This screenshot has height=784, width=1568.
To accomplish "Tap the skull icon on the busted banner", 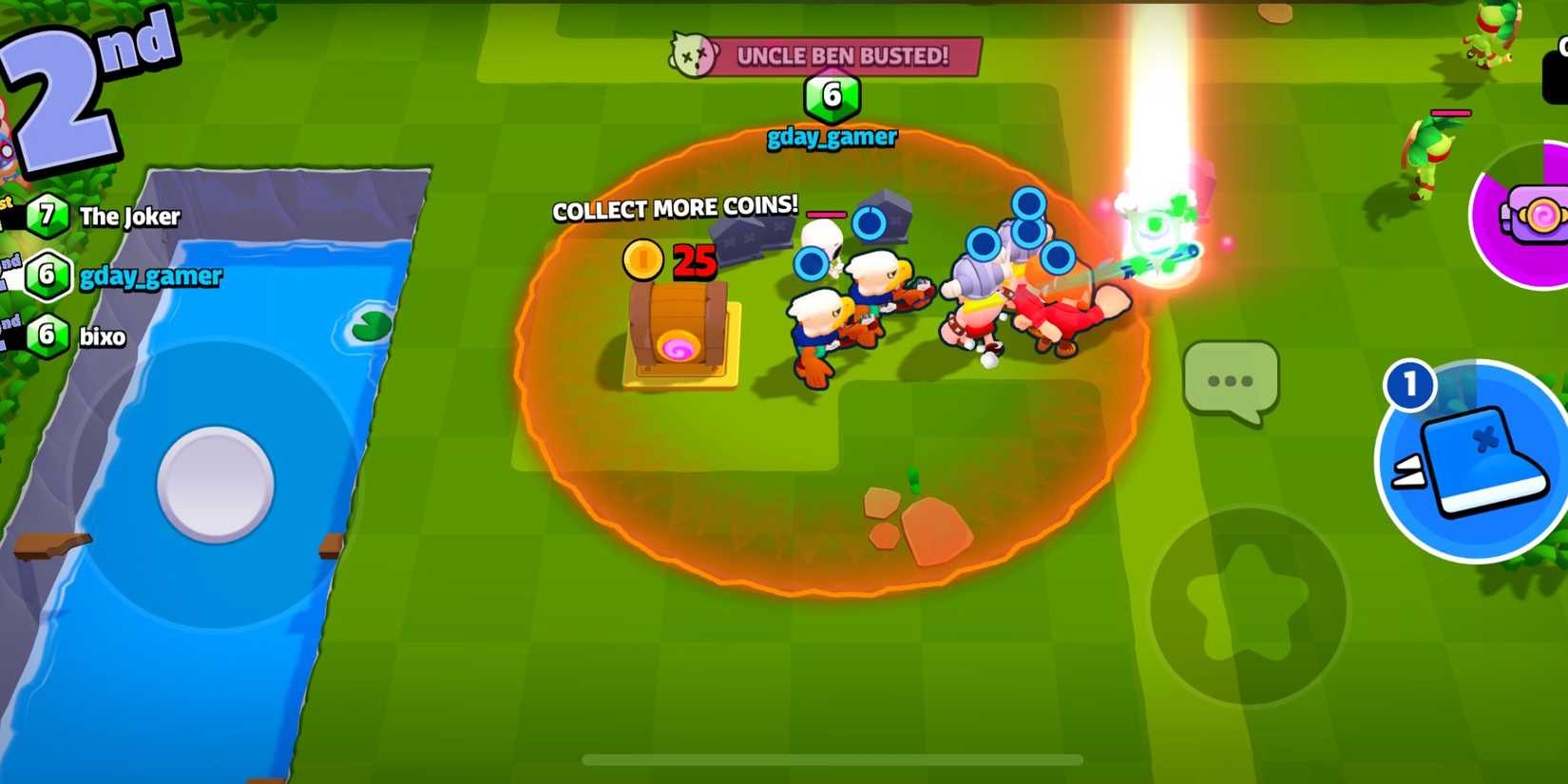I will (x=693, y=56).
